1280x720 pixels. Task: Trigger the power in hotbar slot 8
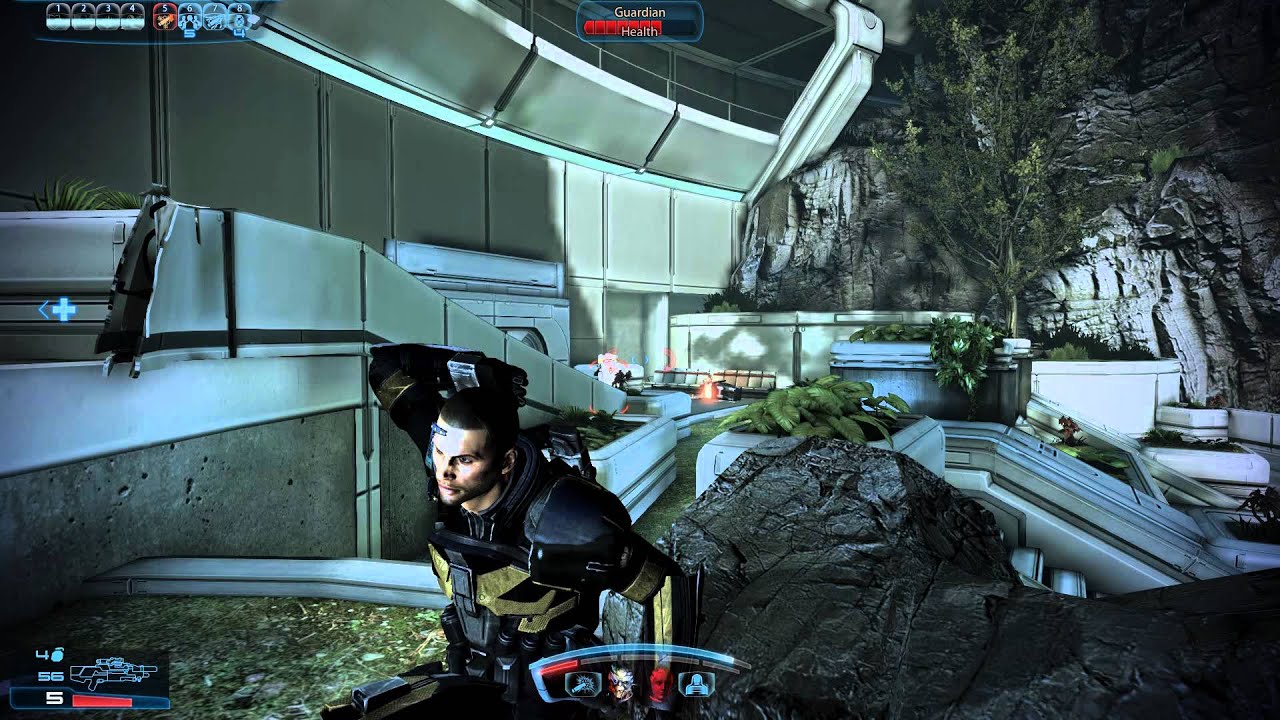239,17
